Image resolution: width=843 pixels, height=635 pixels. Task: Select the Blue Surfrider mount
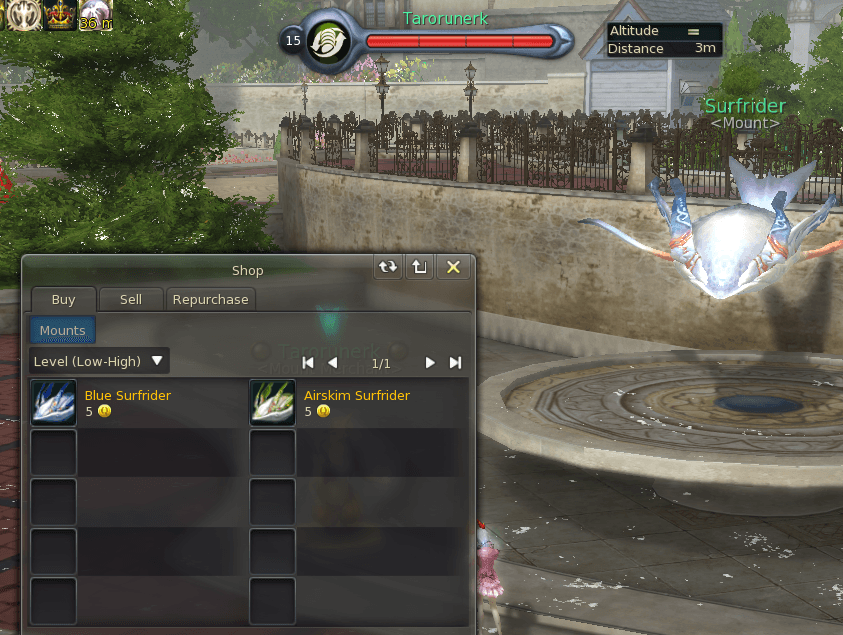54,402
